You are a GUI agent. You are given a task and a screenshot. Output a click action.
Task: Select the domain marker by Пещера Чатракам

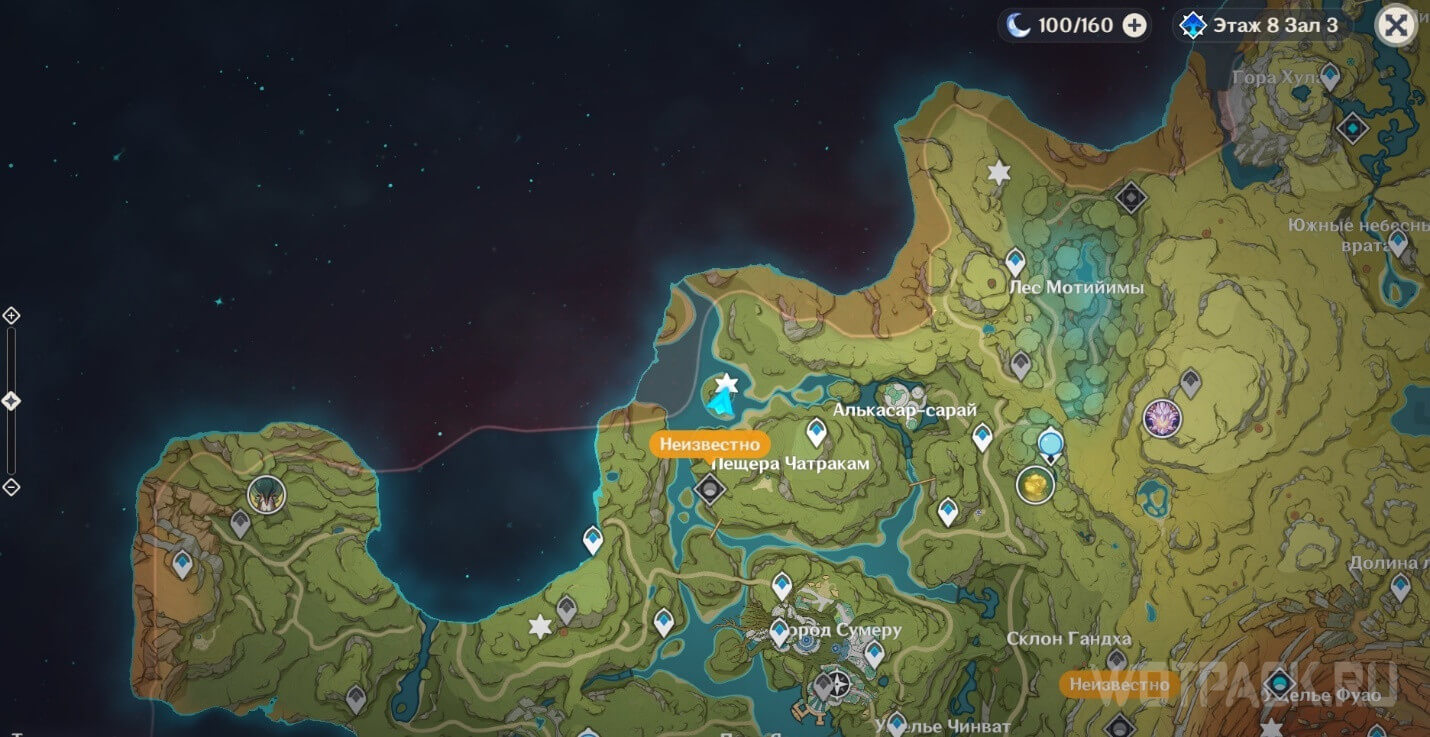(710, 489)
